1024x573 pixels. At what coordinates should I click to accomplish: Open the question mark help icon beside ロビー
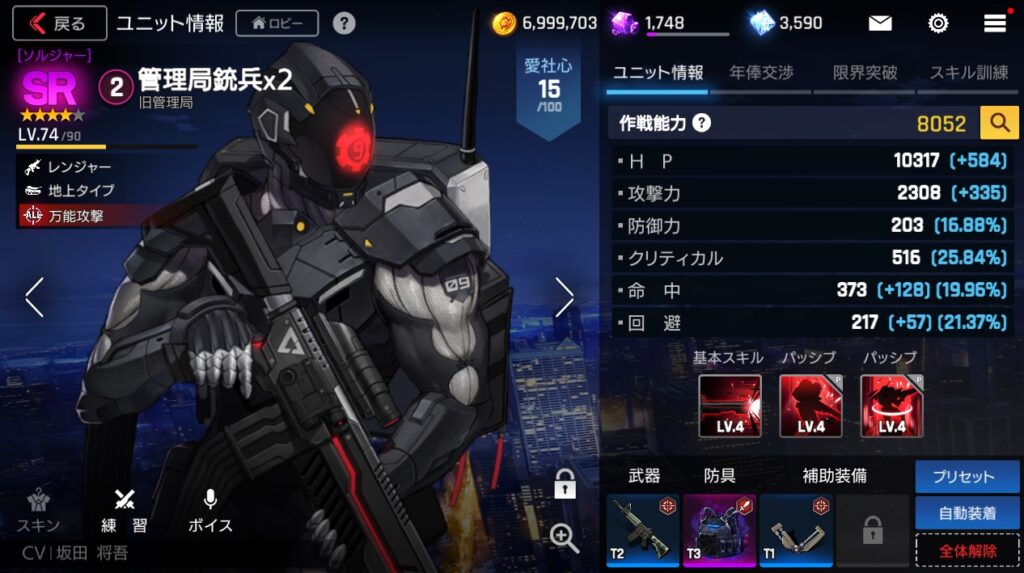click(343, 23)
